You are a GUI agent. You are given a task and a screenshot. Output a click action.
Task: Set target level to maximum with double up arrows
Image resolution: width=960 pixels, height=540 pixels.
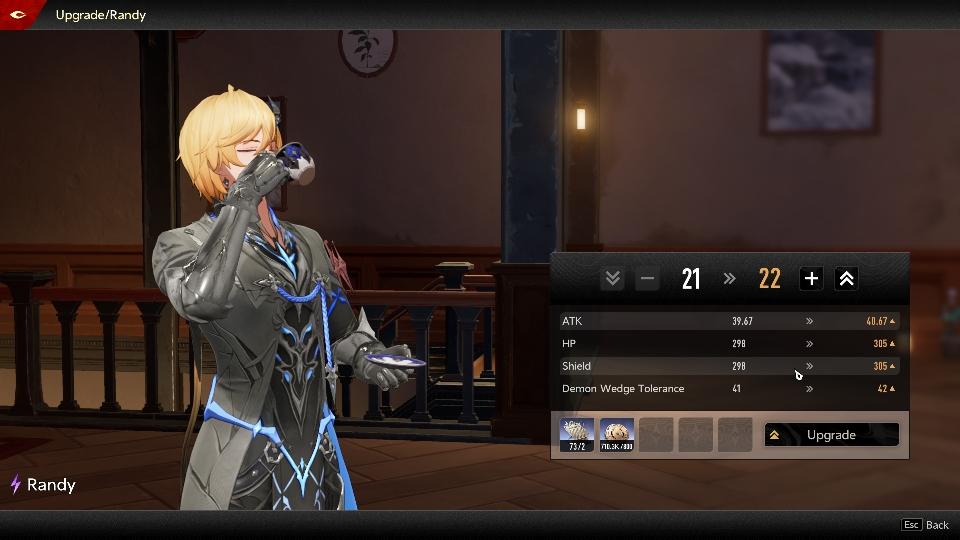click(846, 279)
